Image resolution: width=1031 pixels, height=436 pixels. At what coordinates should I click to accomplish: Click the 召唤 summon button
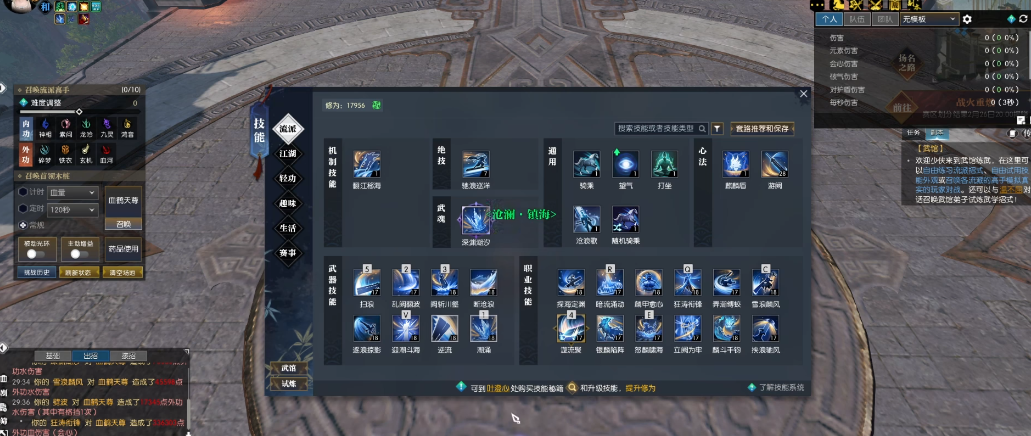click(123, 224)
